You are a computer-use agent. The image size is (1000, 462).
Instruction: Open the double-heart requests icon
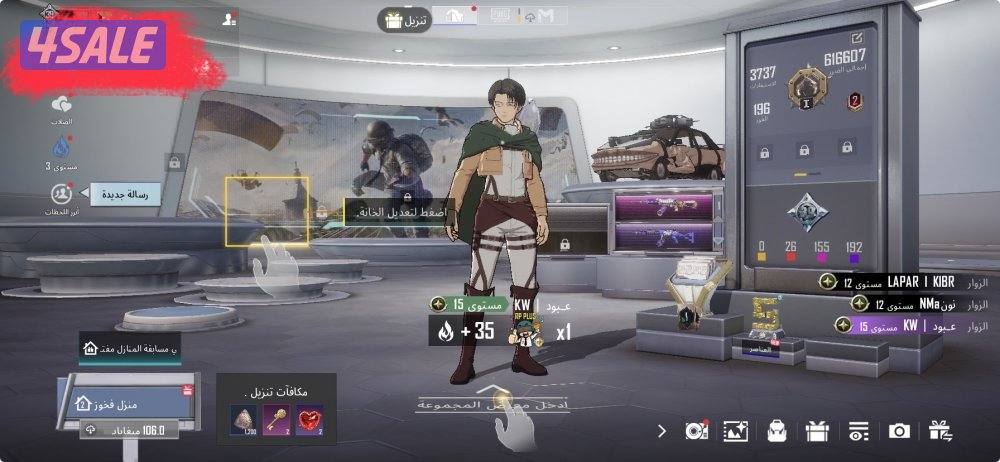click(62, 106)
